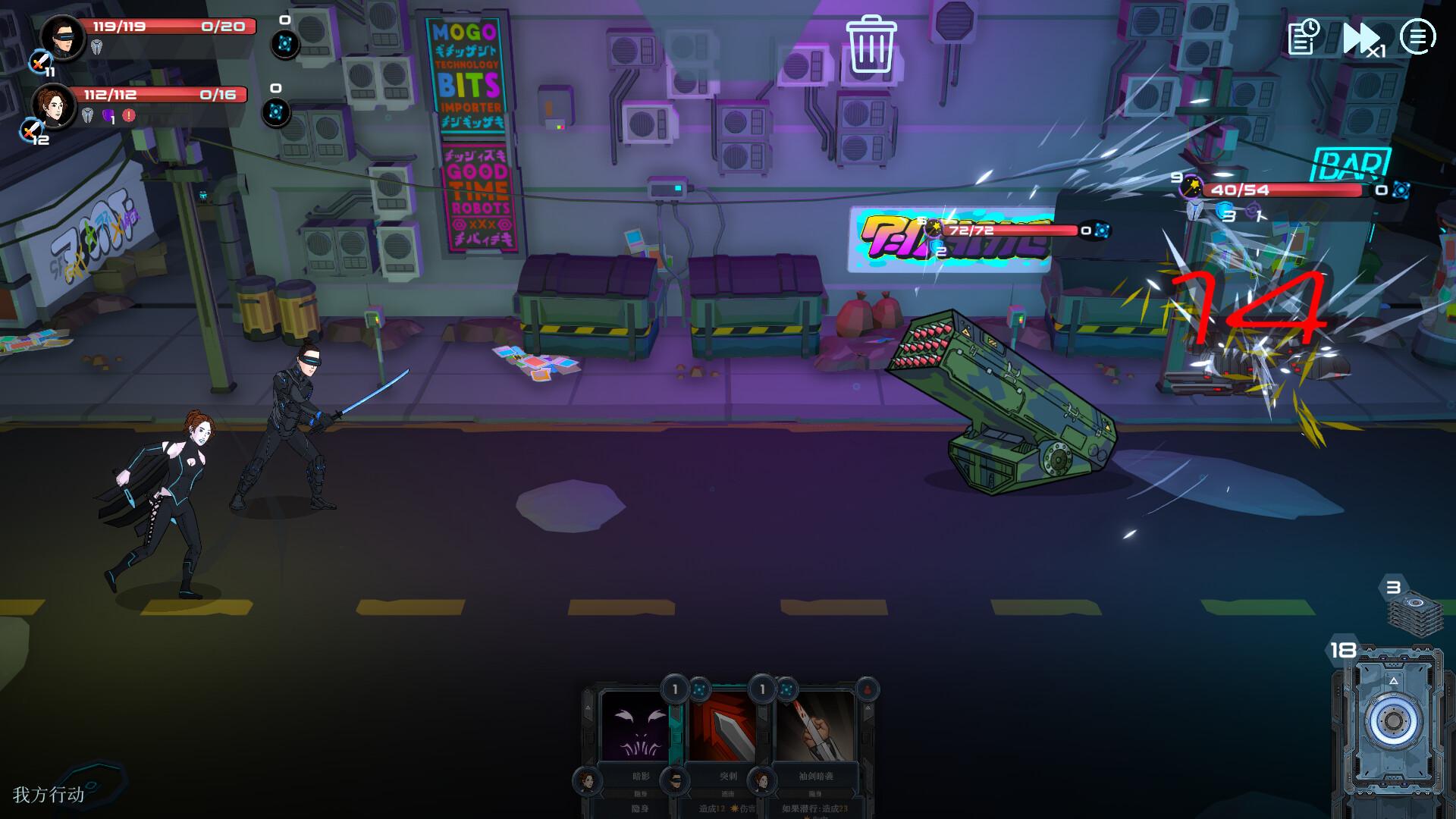The height and width of the screenshot is (819, 1456).
Task: Select the visor-wearing swordsman portrait
Action: (x=63, y=38)
